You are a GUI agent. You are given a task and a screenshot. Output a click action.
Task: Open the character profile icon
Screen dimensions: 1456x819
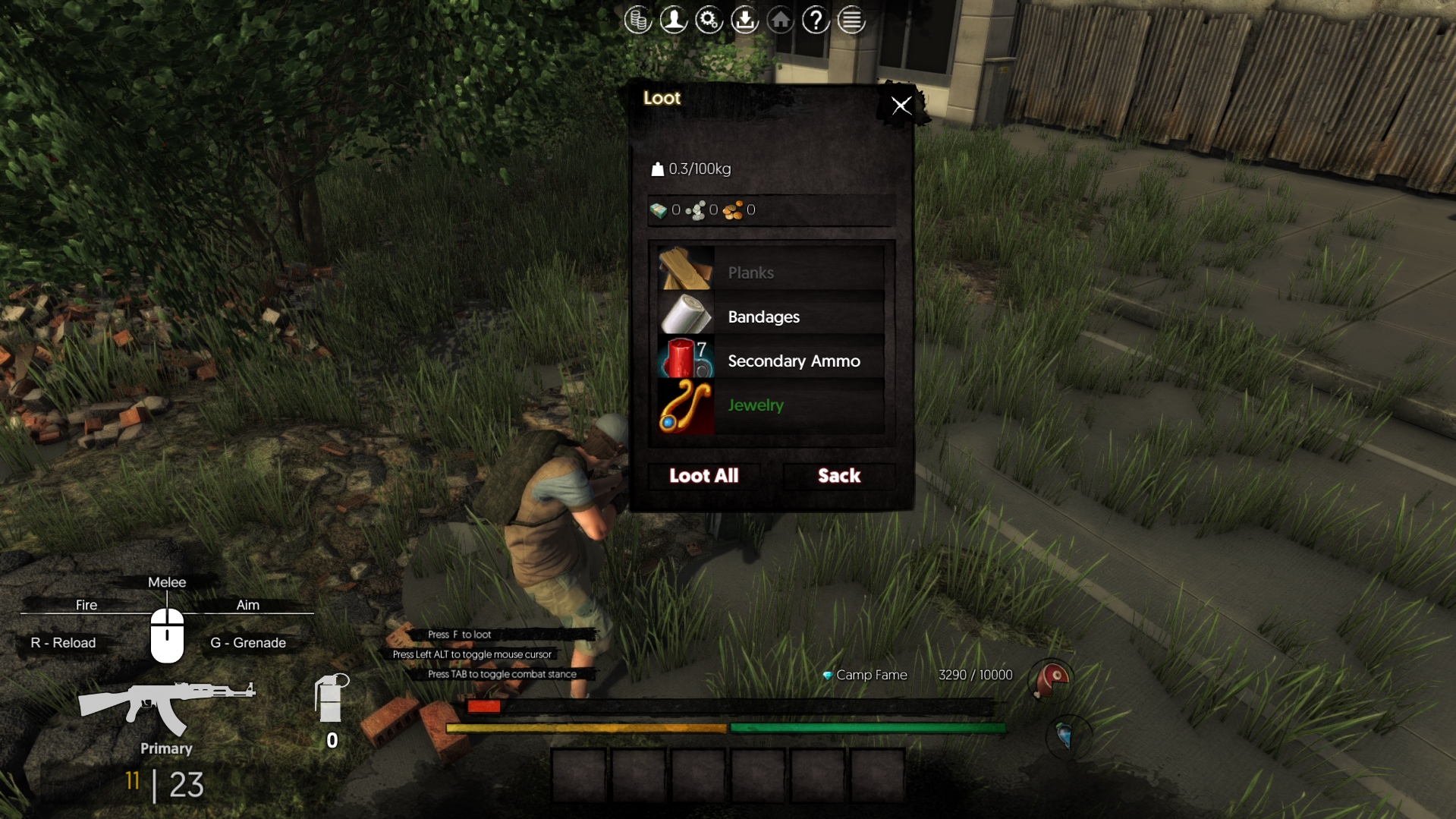[x=673, y=20]
